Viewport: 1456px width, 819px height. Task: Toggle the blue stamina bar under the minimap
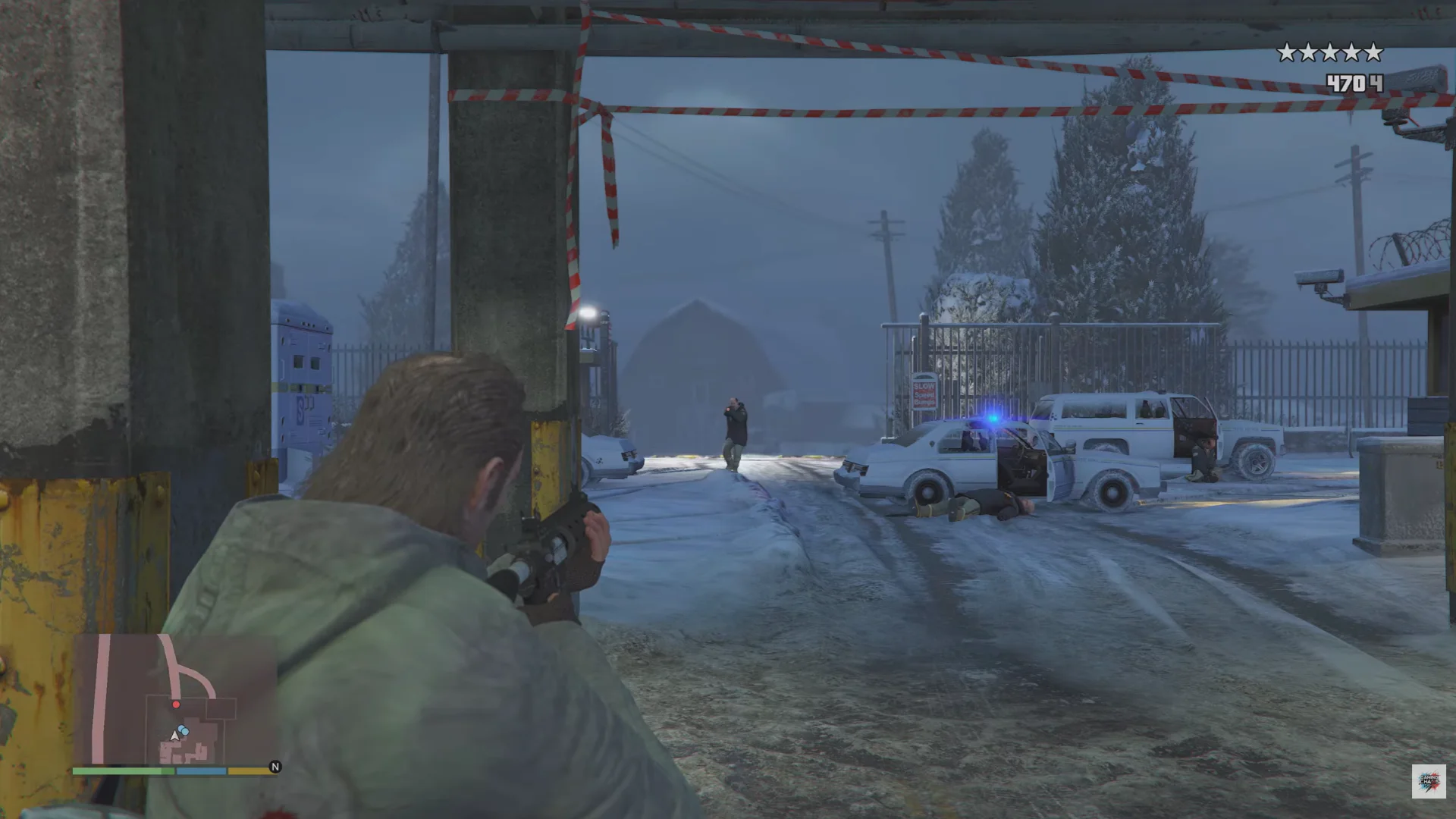click(201, 771)
